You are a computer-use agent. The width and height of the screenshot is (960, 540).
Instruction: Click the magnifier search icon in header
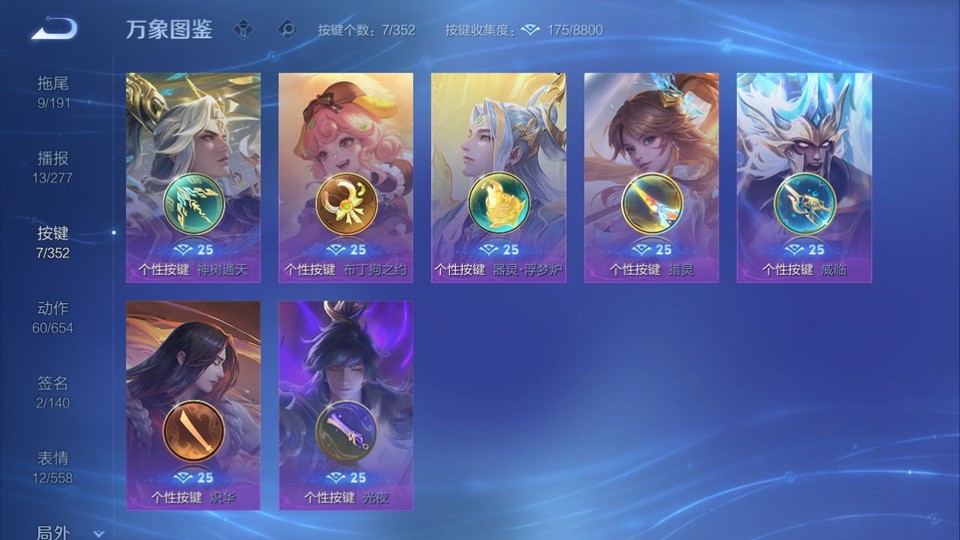287,29
